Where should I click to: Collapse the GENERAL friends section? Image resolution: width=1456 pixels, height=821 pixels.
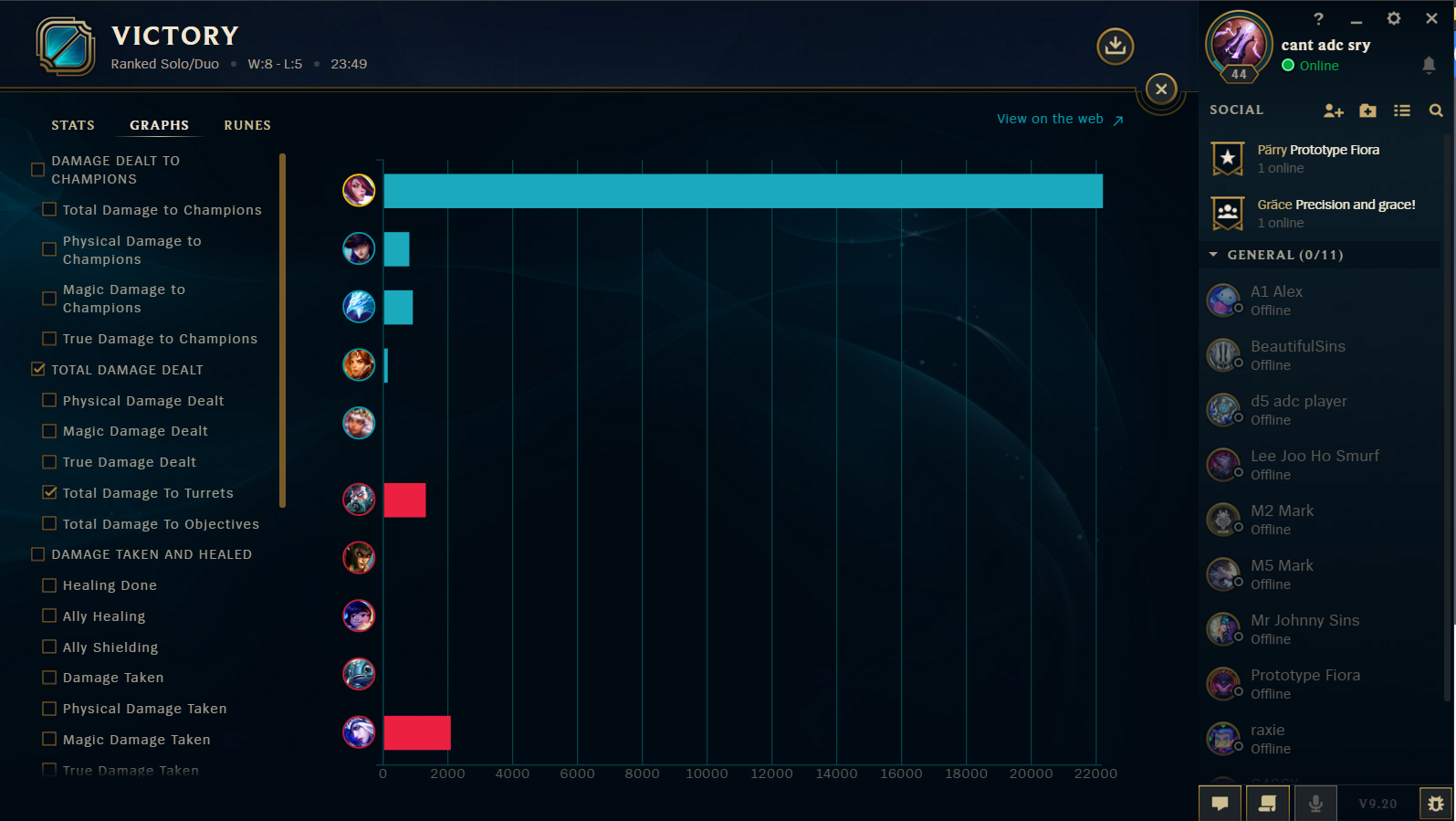click(1213, 255)
